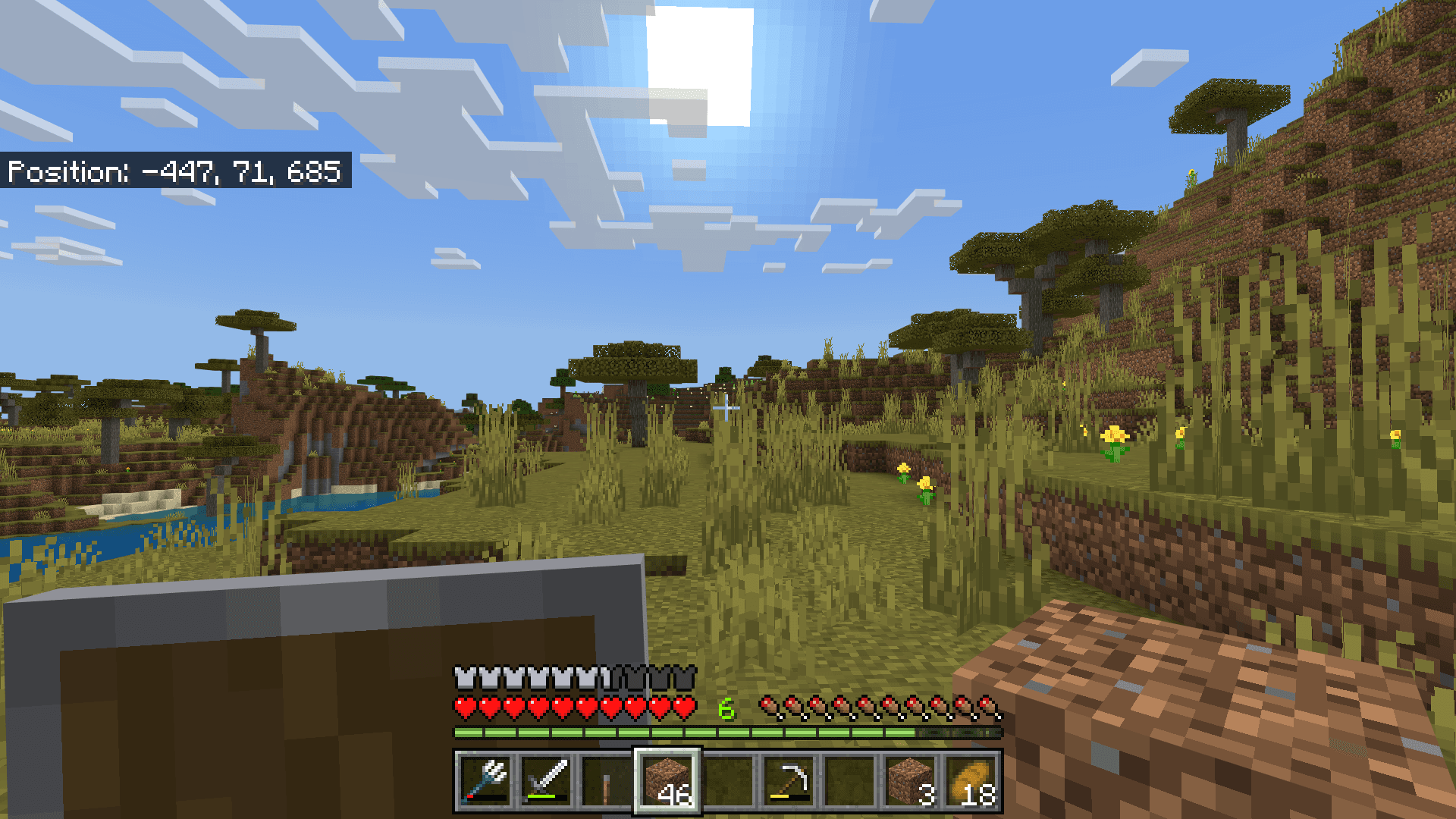
Task: Select the dirt stack of 46
Action: (x=667, y=781)
